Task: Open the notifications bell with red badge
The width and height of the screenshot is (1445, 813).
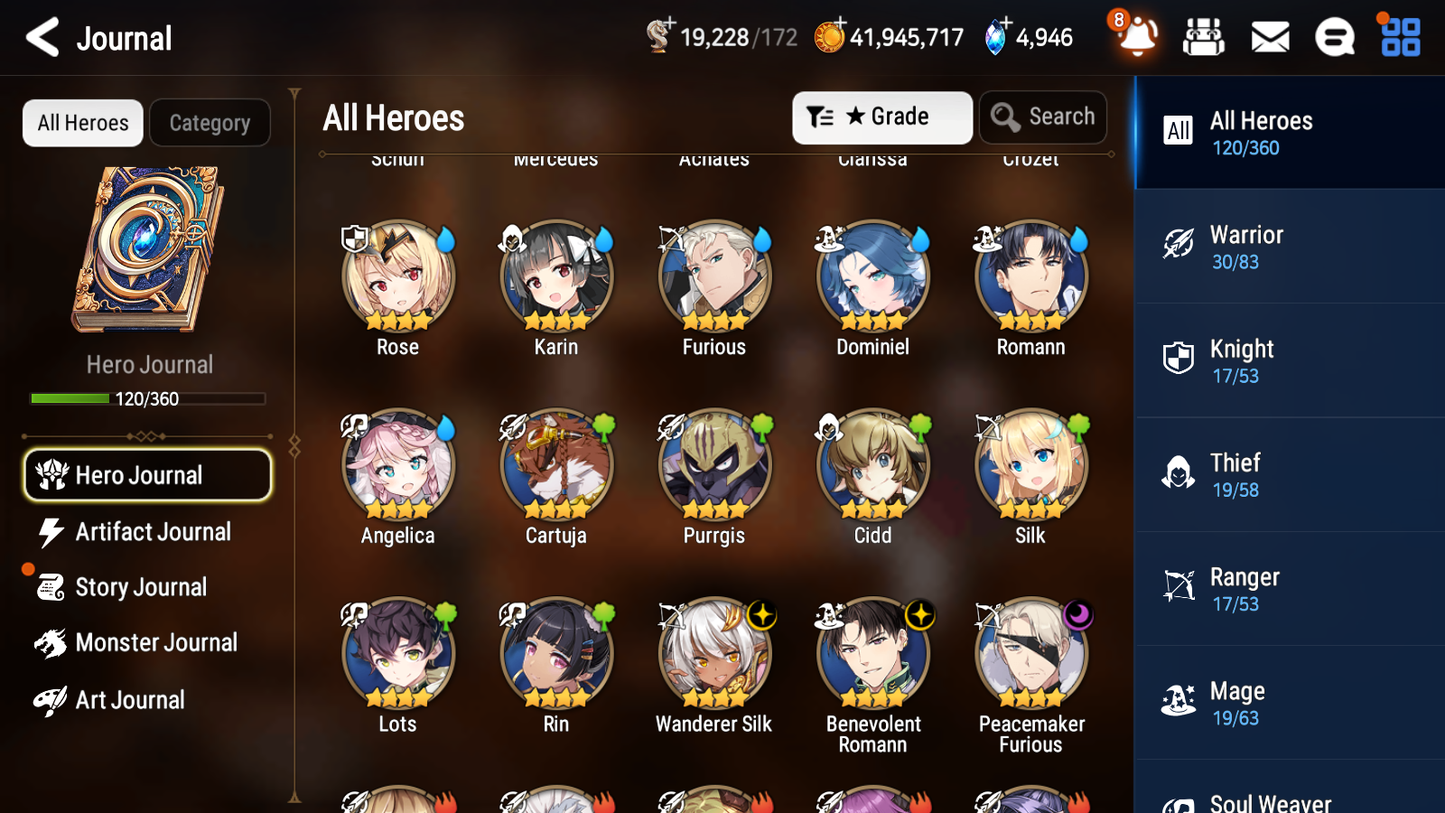Action: point(1135,38)
